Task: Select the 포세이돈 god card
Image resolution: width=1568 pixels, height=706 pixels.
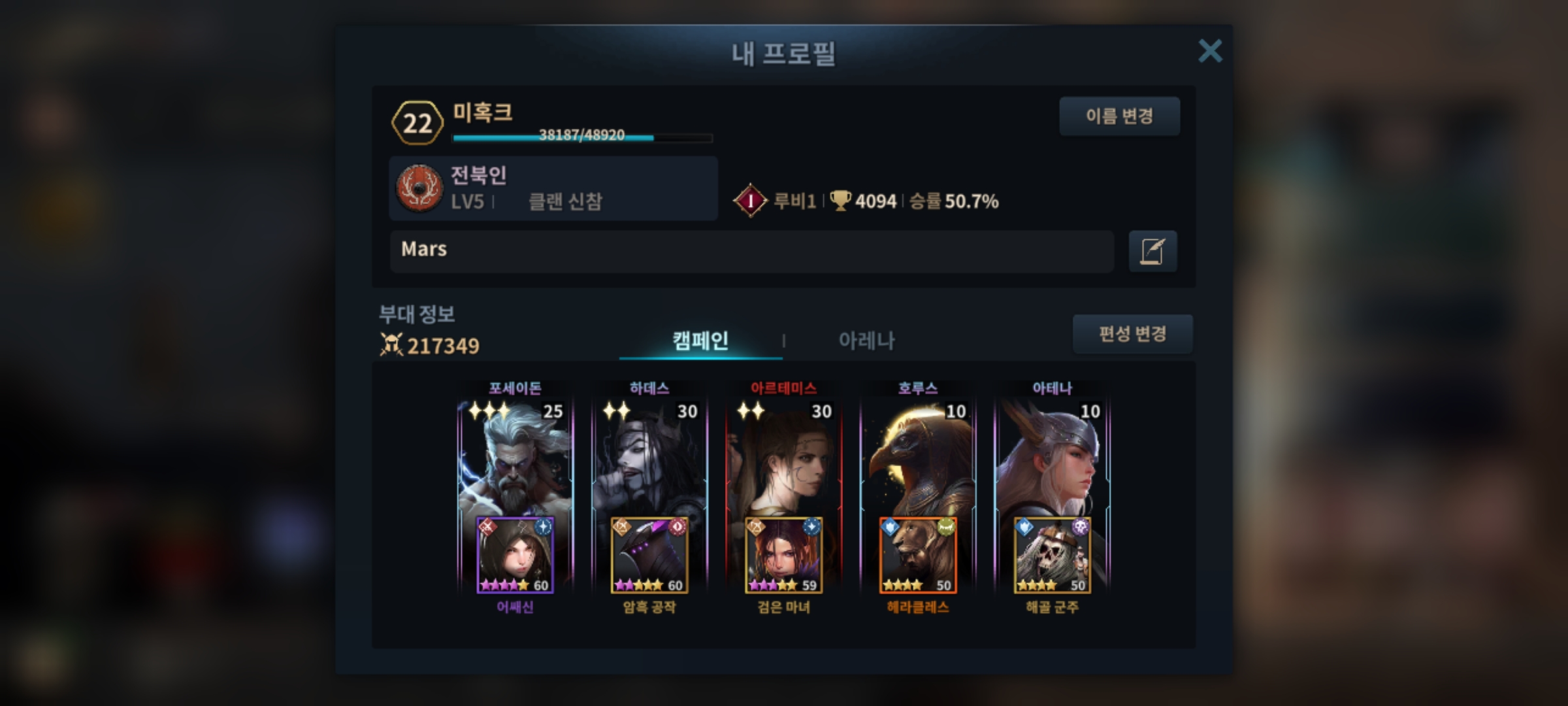Action: click(515, 458)
